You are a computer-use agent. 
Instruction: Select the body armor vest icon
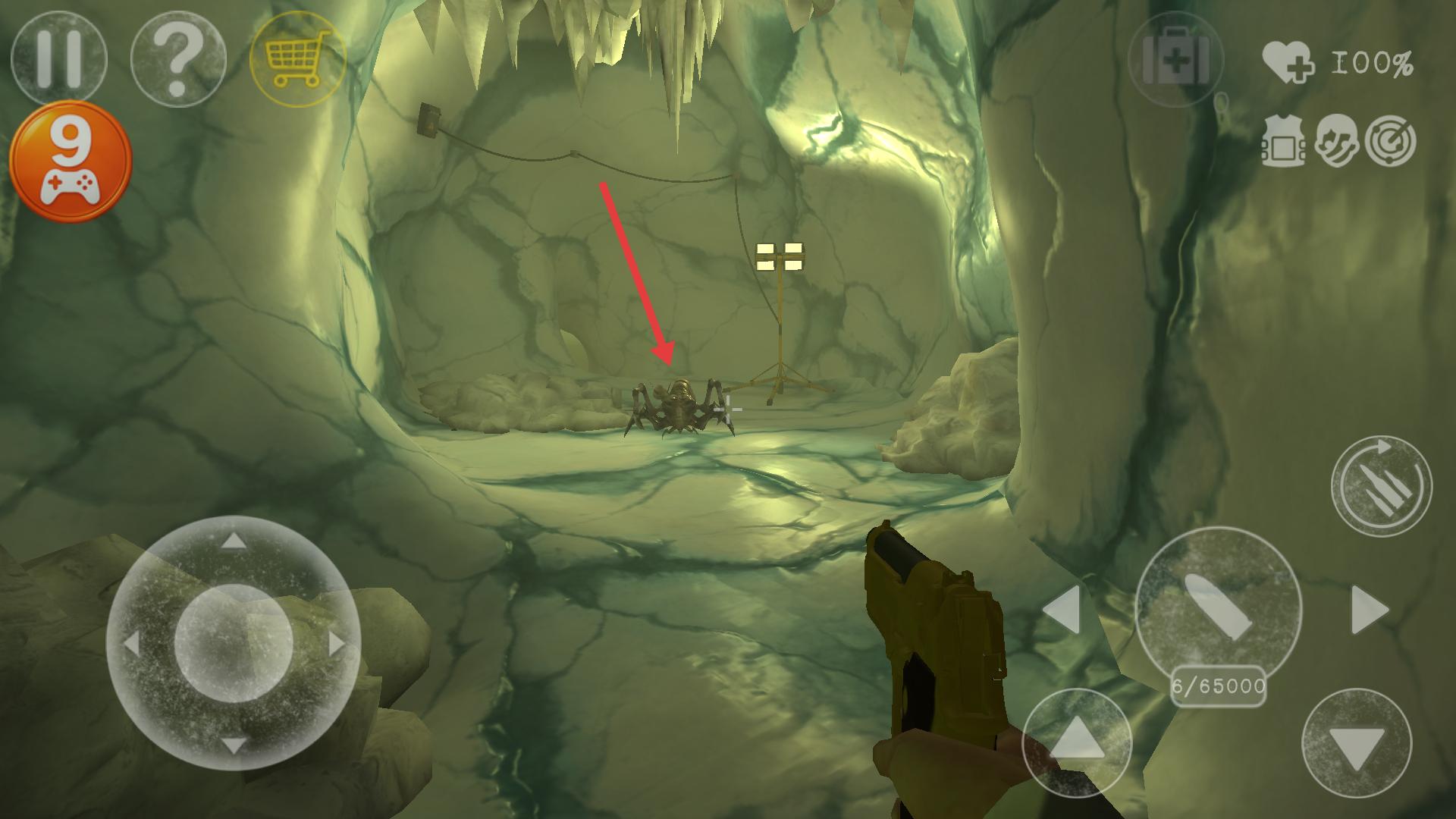coord(1282,141)
